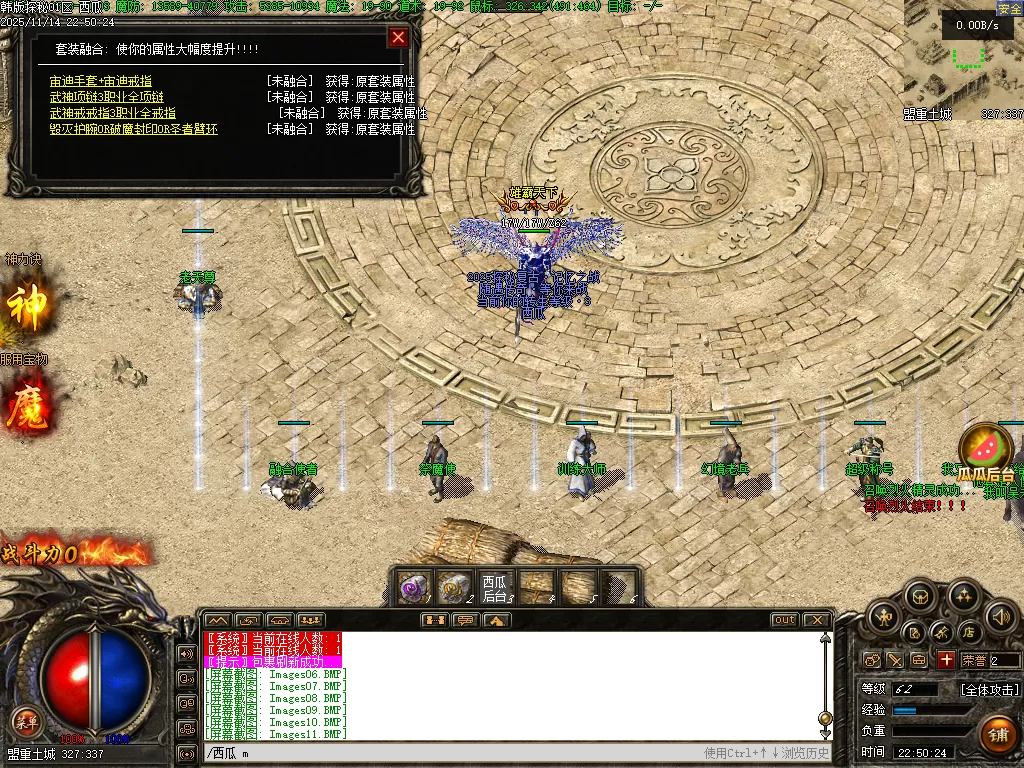The height and width of the screenshot is (768, 1024).
Task: Open the 店 shop button
Action: (x=969, y=633)
